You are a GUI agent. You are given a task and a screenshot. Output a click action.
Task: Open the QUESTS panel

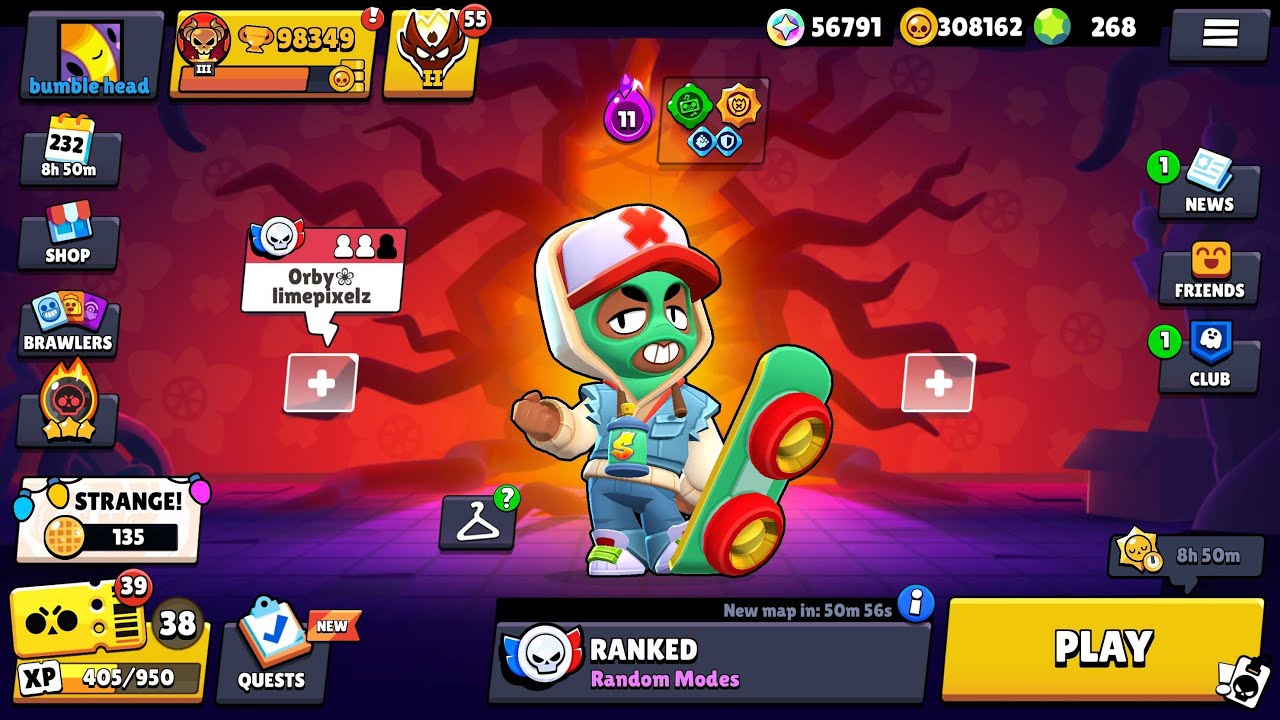click(271, 648)
